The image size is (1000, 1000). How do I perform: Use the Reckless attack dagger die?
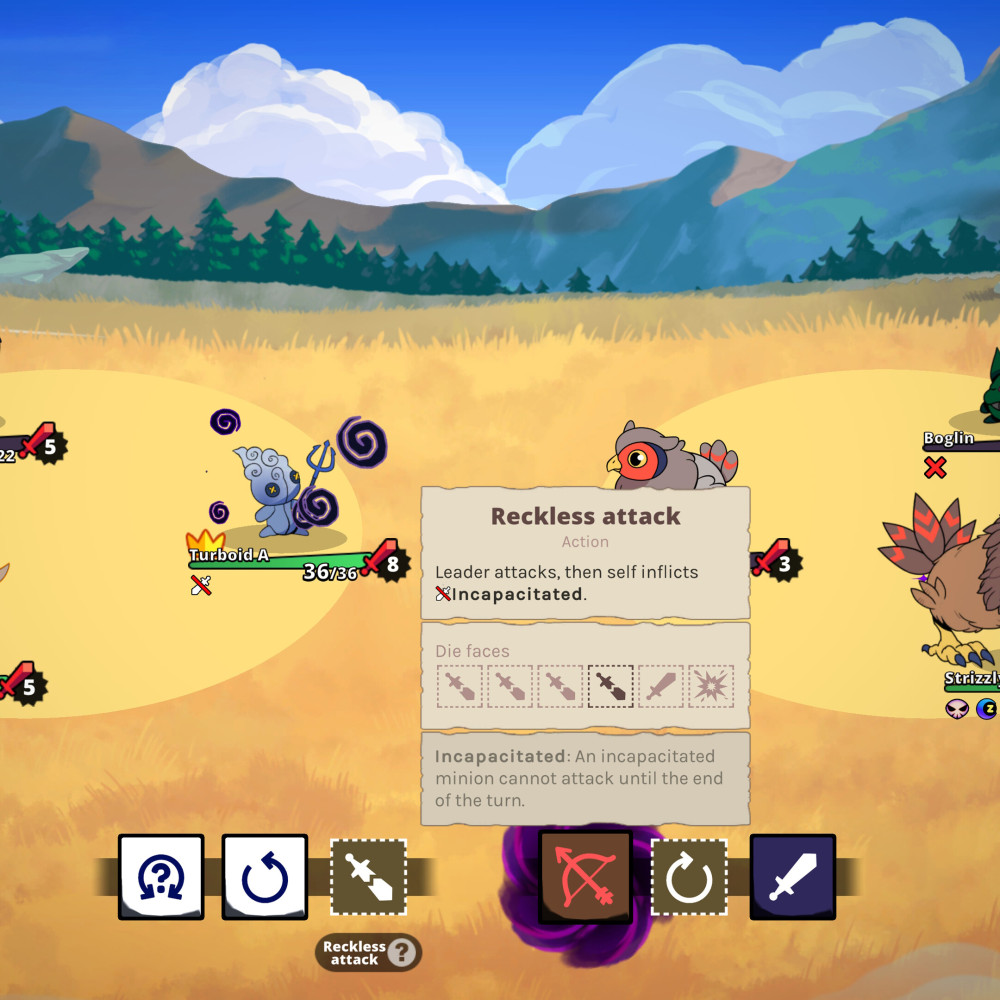tap(368, 877)
